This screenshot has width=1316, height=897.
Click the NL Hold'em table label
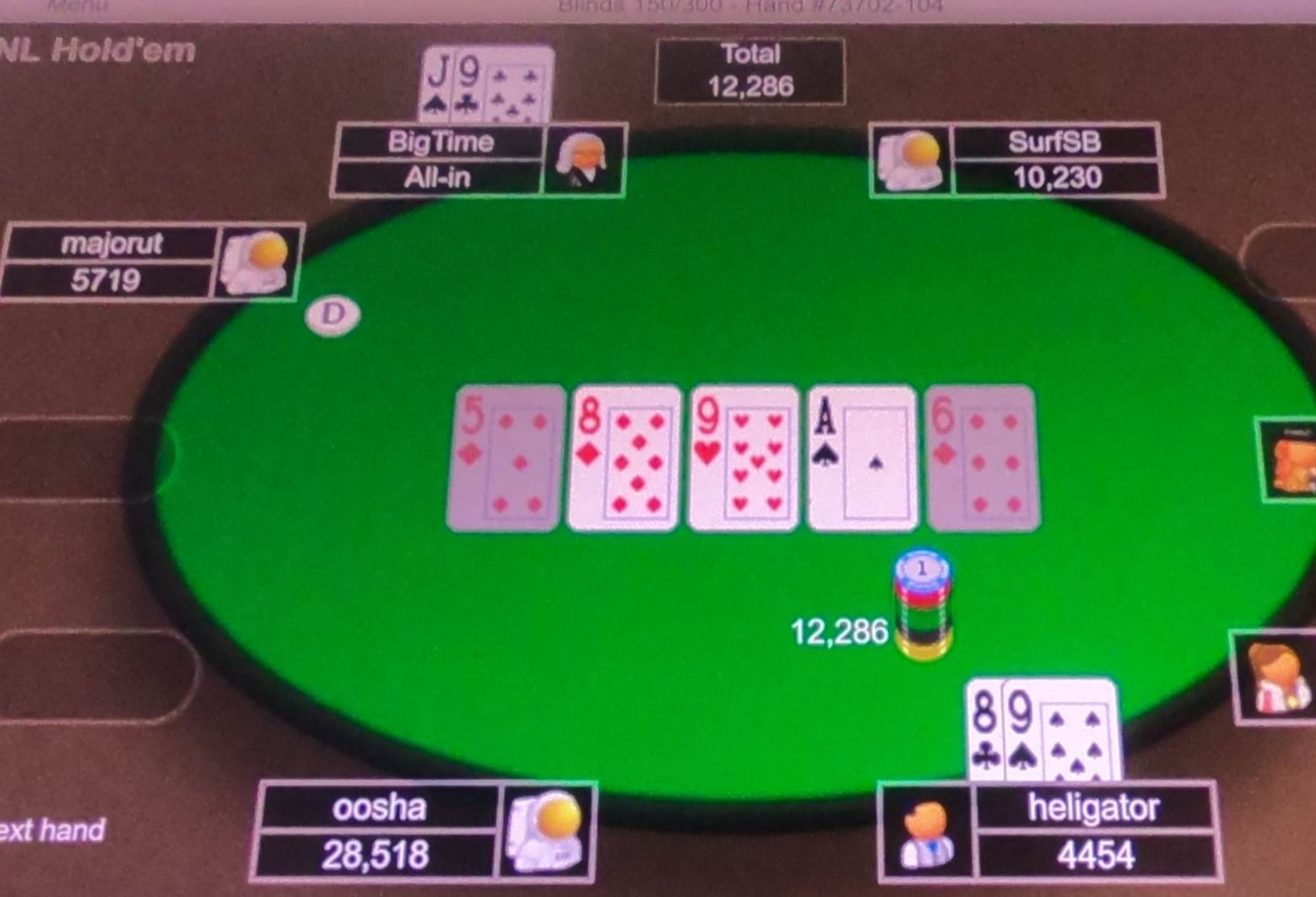(97, 51)
